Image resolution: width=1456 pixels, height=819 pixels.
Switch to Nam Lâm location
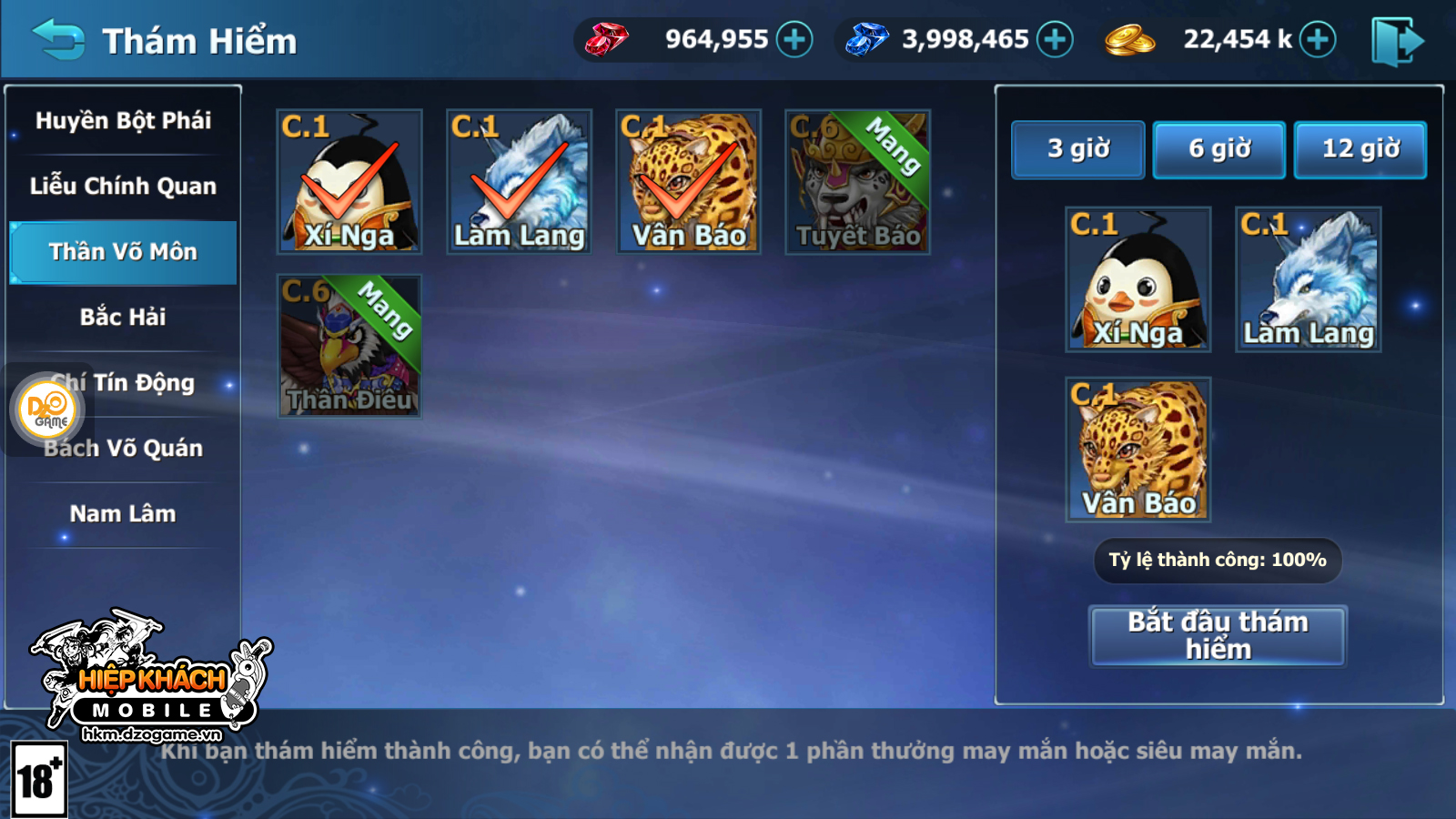point(123,514)
